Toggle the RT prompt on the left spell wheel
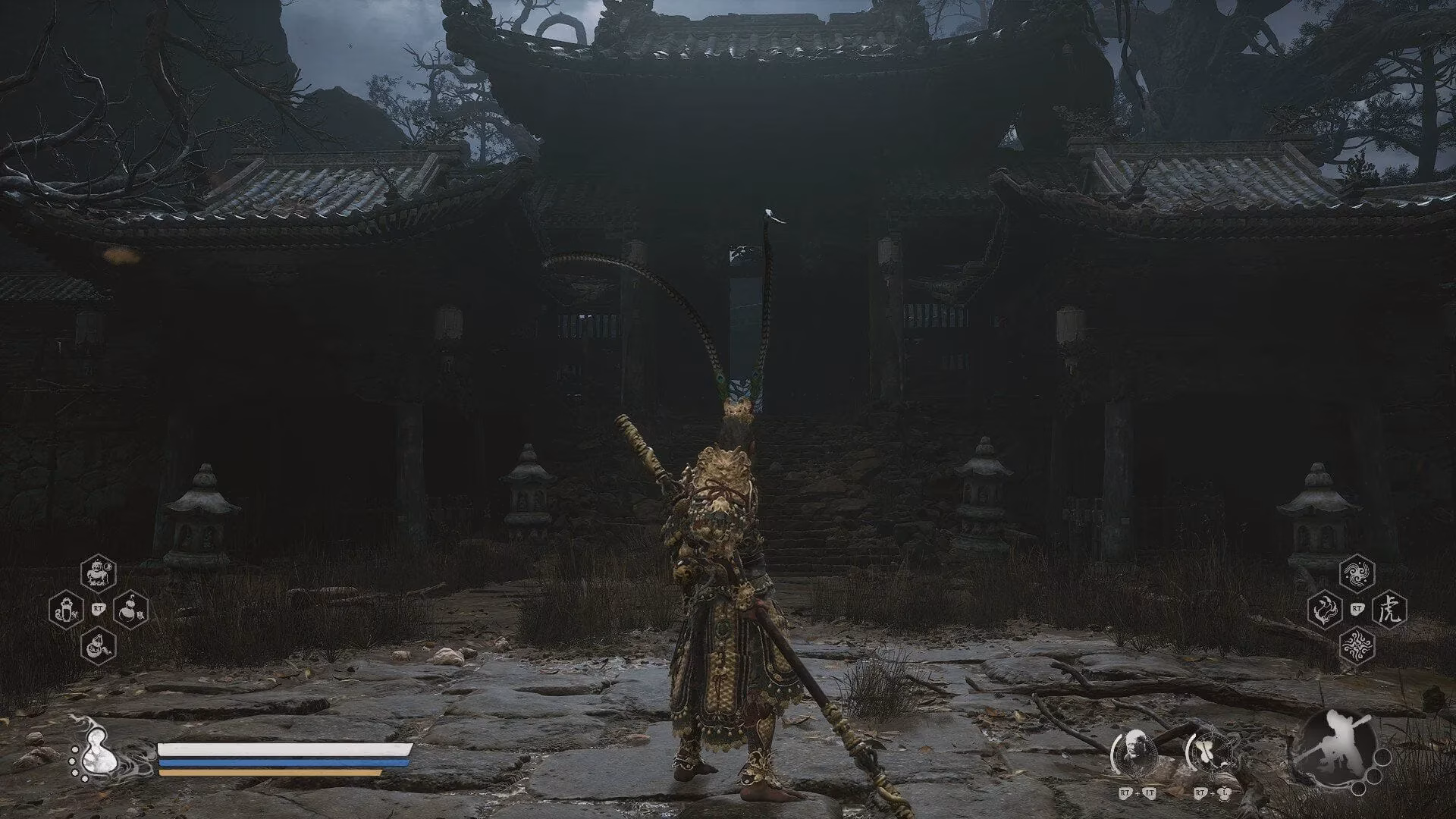Image resolution: width=1456 pixels, height=819 pixels. pos(99,608)
